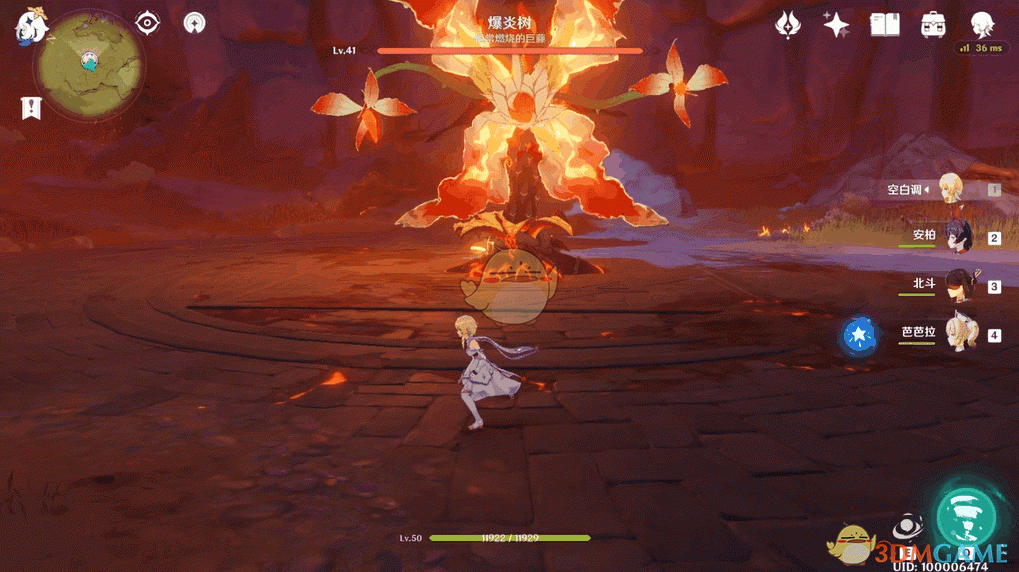Switch to party member 芭芭拉
The image size is (1019, 572).
point(958,333)
